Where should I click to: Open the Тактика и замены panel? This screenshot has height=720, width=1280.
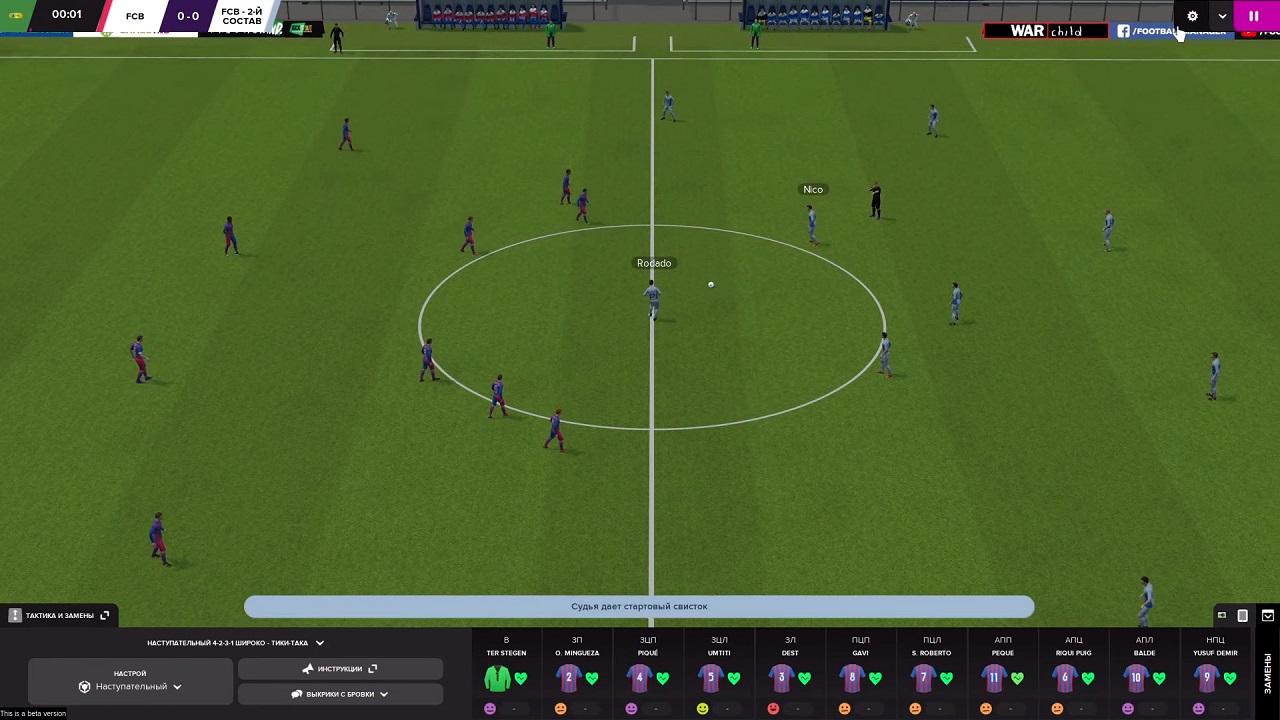[59, 616]
